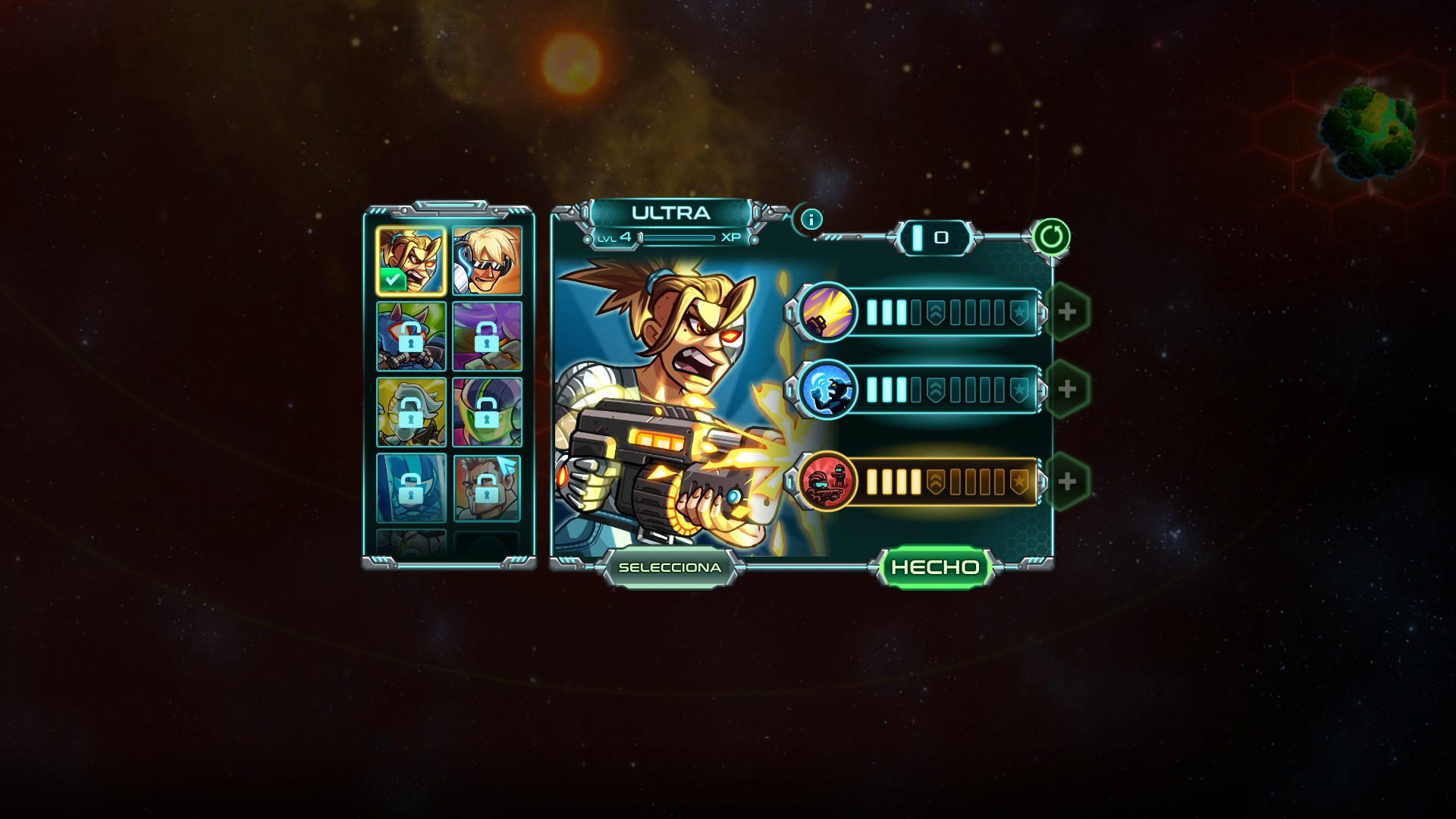This screenshot has height=819, width=1456.
Task: Pick the locked green-visor hero portrait
Action: click(487, 413)
